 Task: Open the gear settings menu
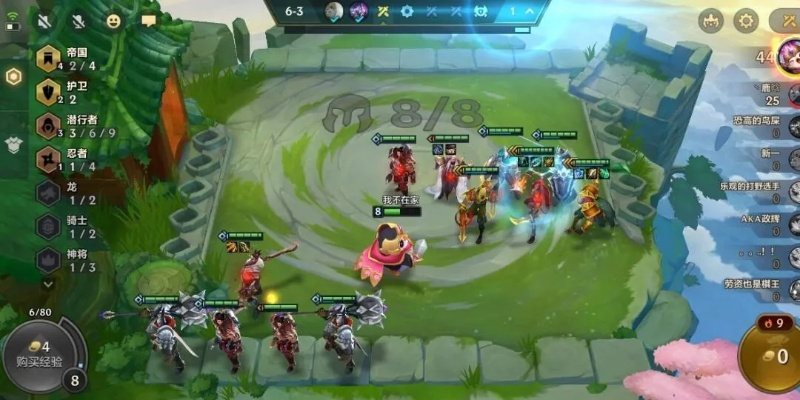(746, 20)
